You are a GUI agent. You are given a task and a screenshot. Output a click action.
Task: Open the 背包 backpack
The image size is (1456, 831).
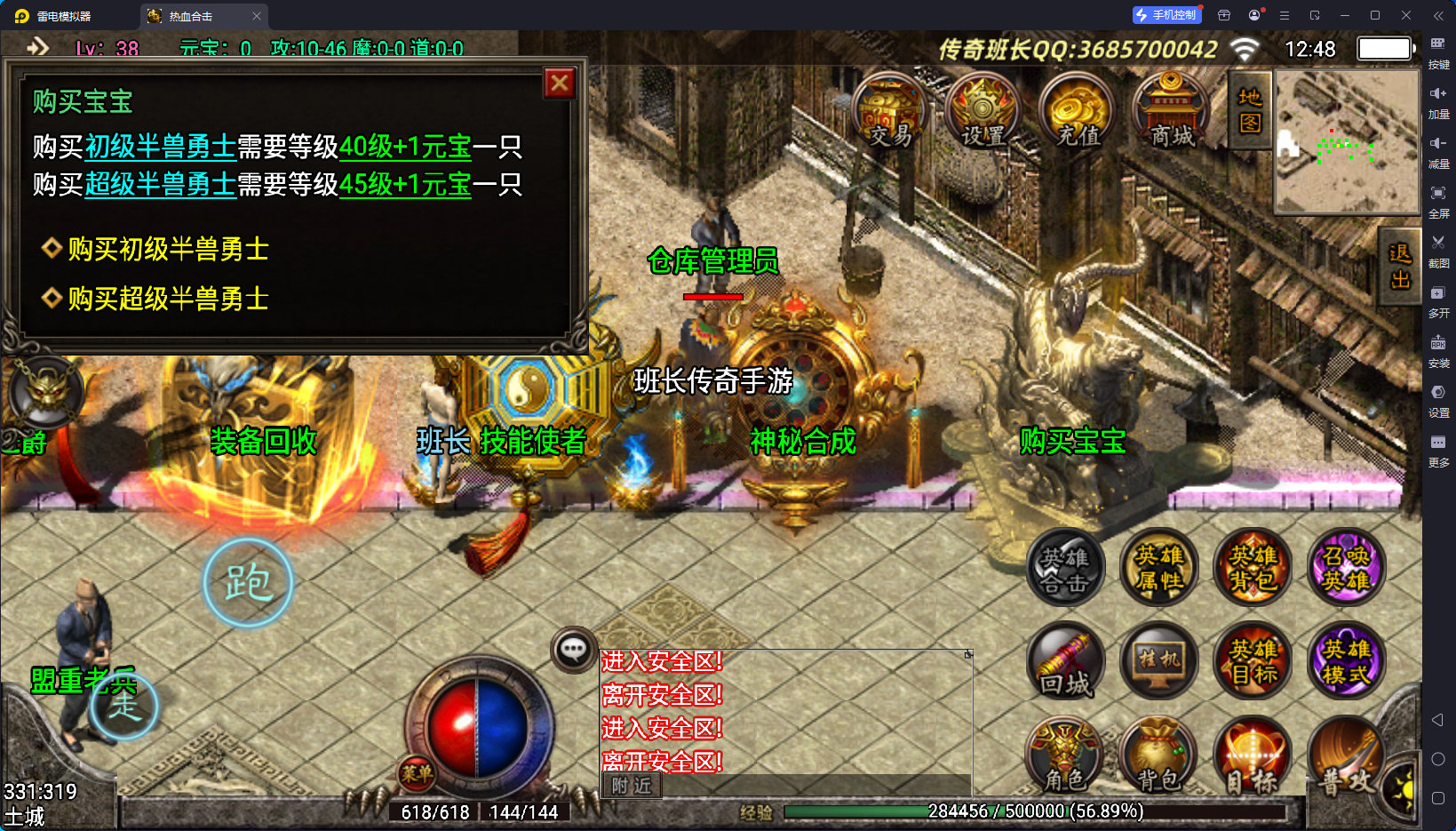point(1159,757)
